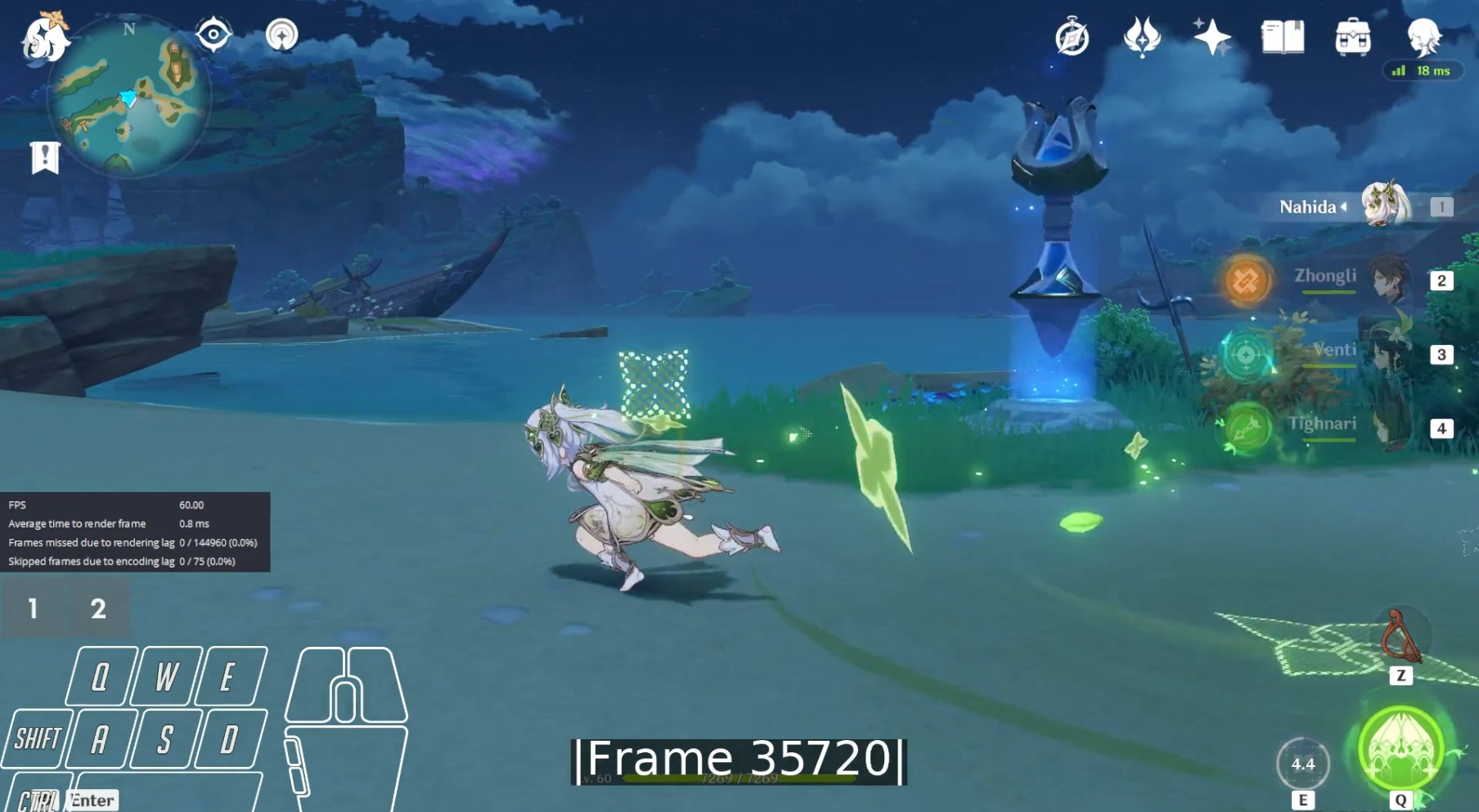Open the Paimon menu
Screen dimensions: 1479x812
pos(44,38)
